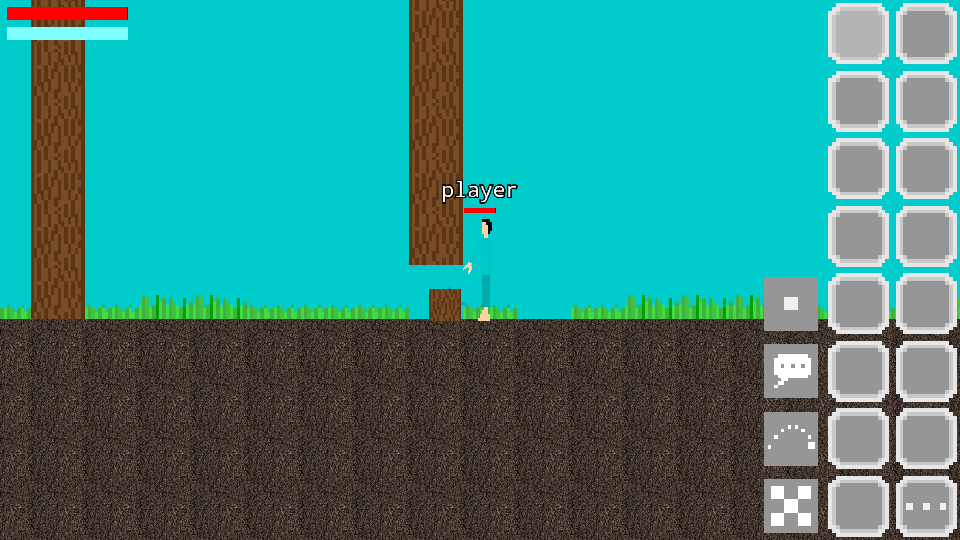Open the three-dots inventory slot
Image resolution: width=960 pixels, height=540 pixels.
coord(926,506)
